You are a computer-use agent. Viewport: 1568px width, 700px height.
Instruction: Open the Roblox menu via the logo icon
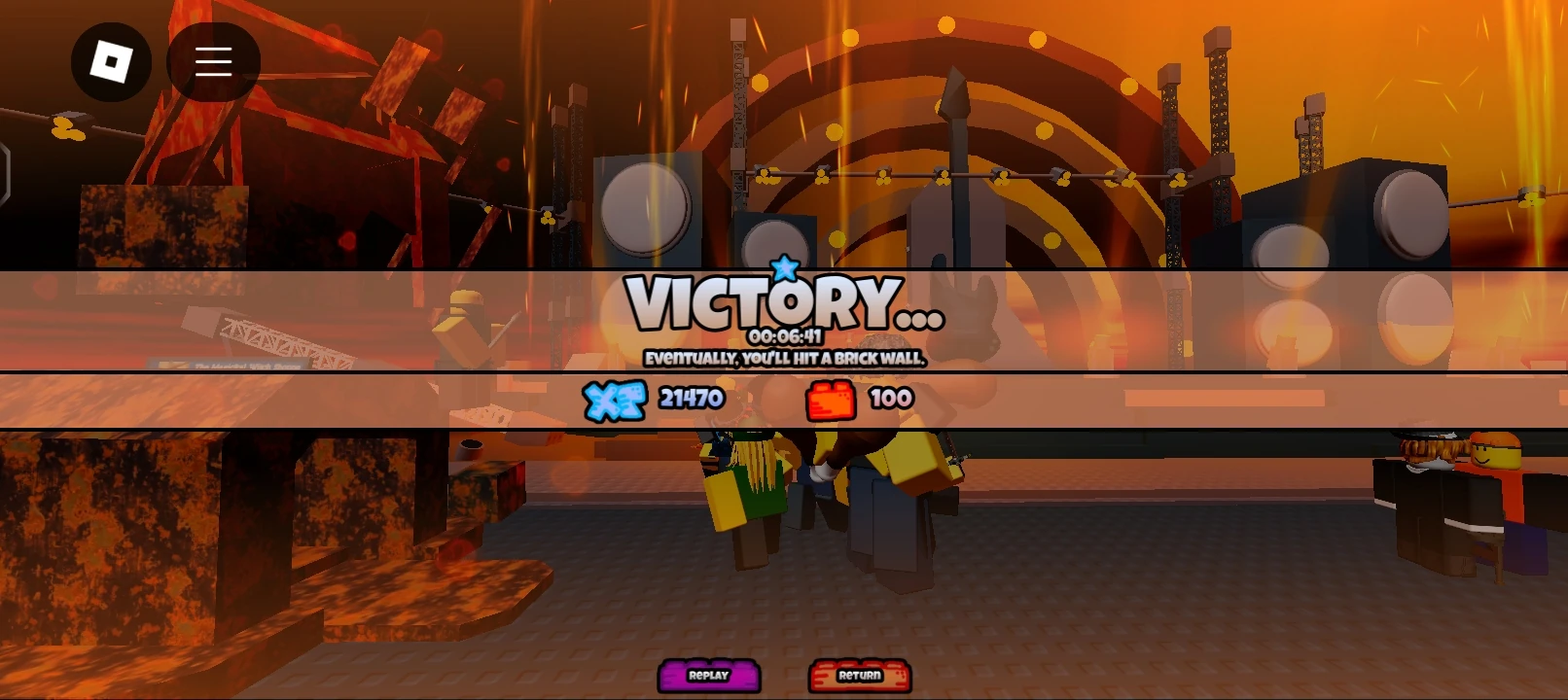pos(111,61)
